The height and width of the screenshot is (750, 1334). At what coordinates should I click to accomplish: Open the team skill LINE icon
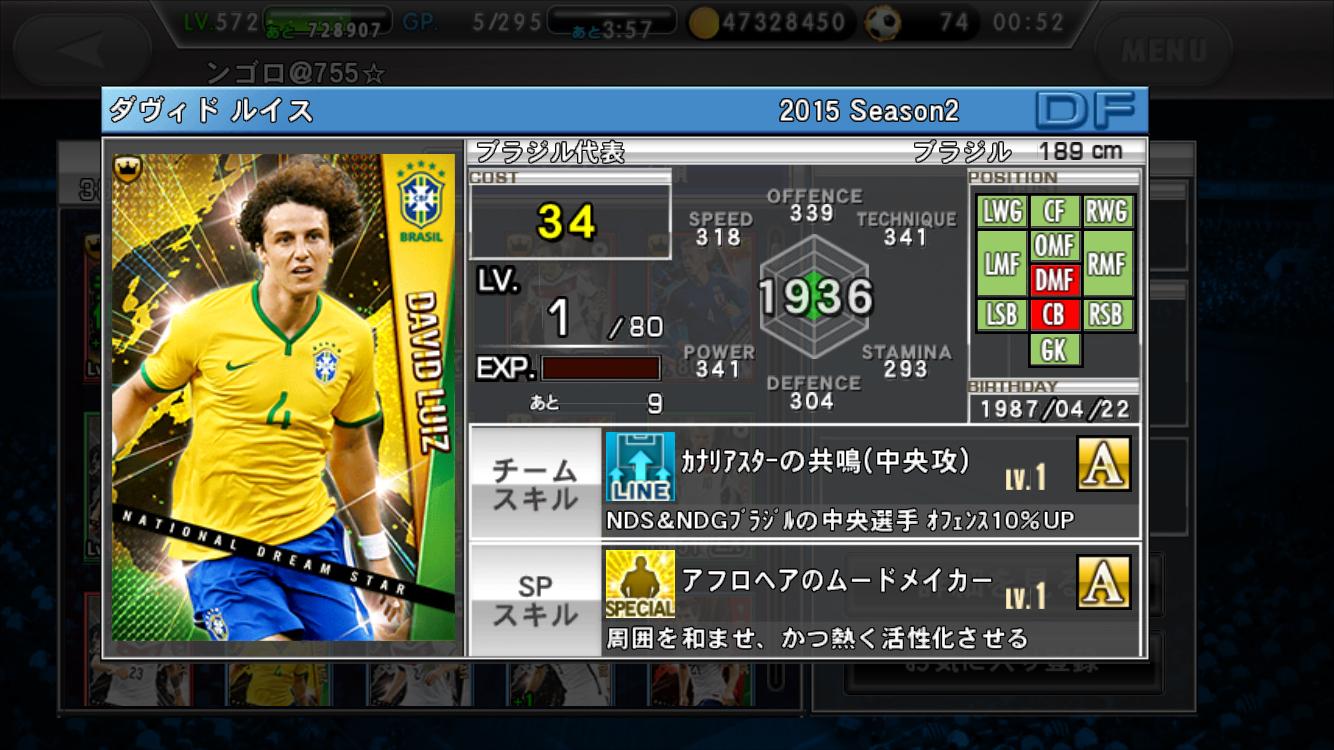tap(640, 467)
